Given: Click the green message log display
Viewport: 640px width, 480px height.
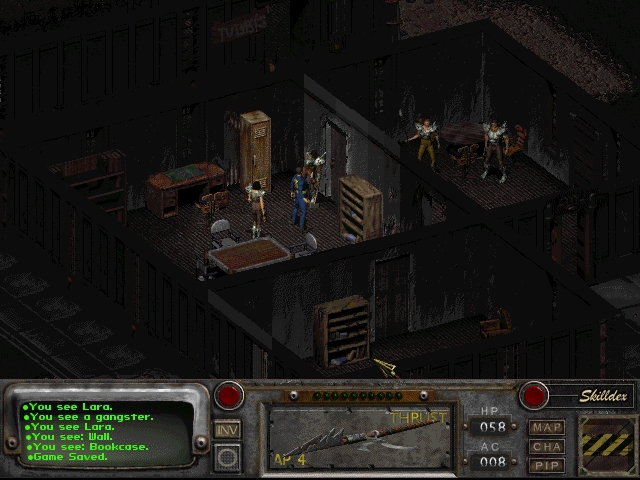Looking at the screenshot, I should (x=106, y=432).
